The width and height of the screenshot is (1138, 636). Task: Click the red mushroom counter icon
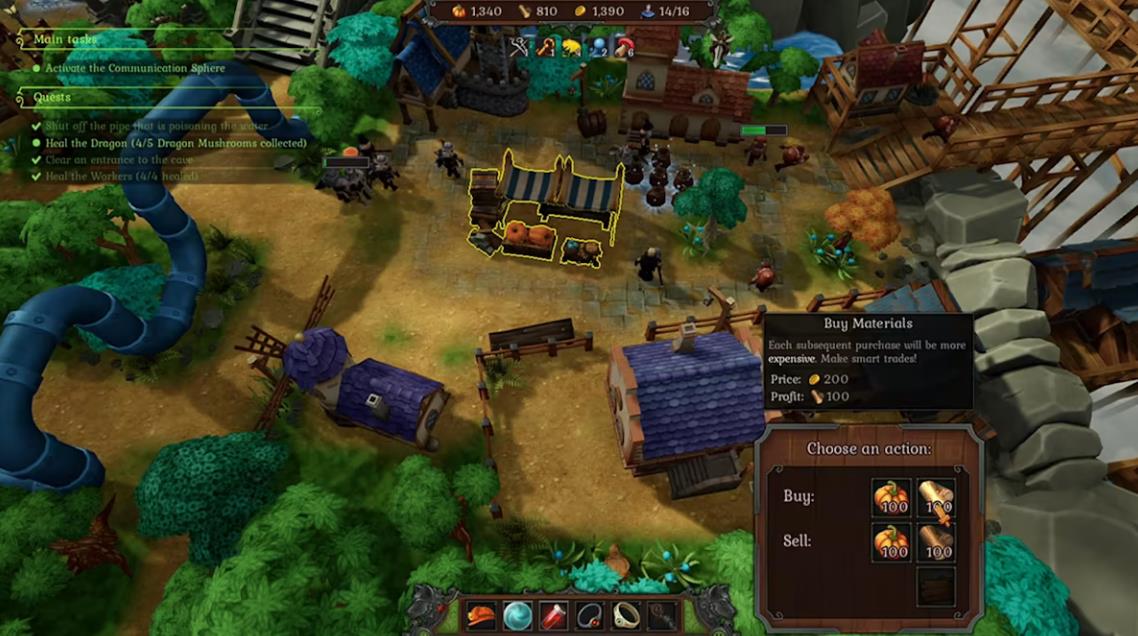tap(626, 46)
